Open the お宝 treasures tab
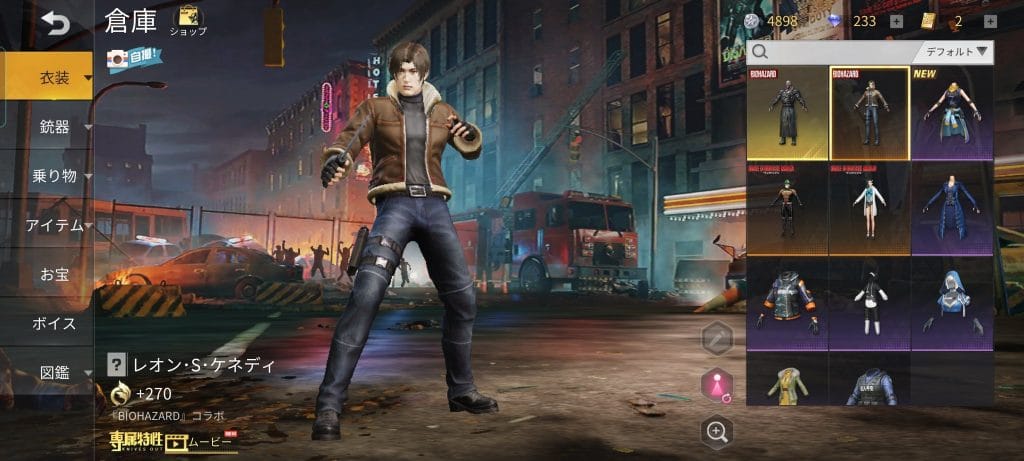 tap(54, 274)
